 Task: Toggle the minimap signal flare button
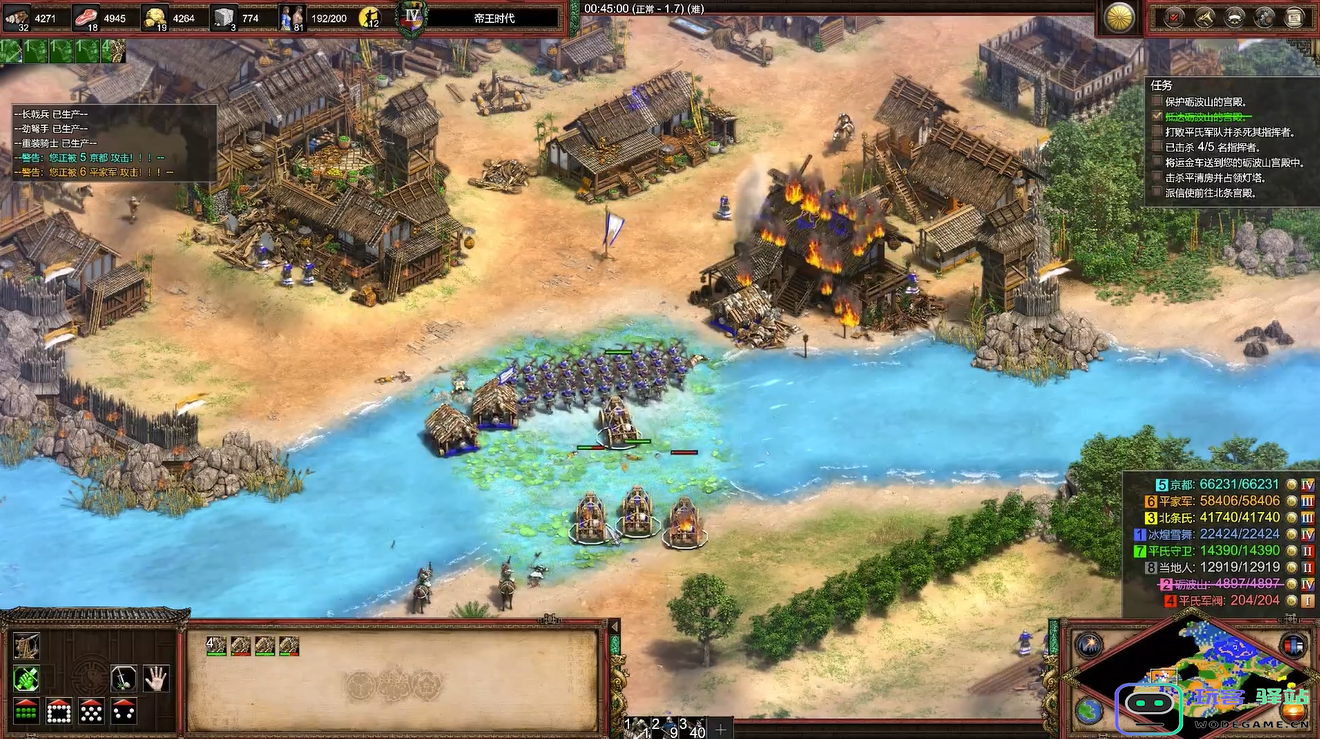coord(1089,645)
